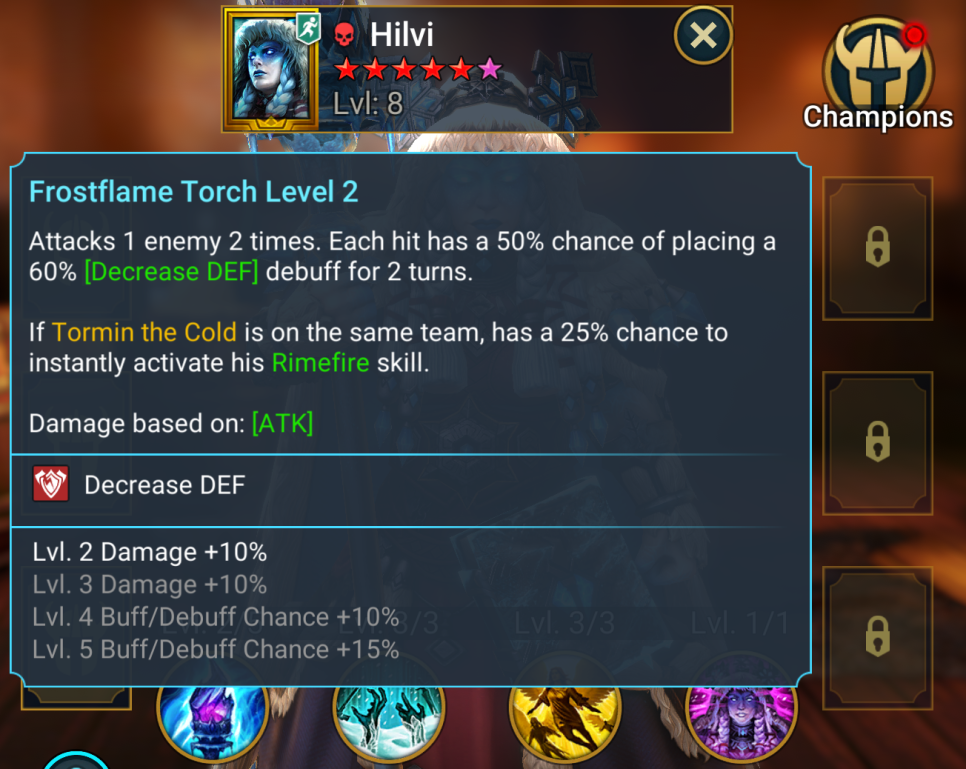Tap the Decrease DEF debuff icon
966x769 pixels.
(x=49, y=485)
